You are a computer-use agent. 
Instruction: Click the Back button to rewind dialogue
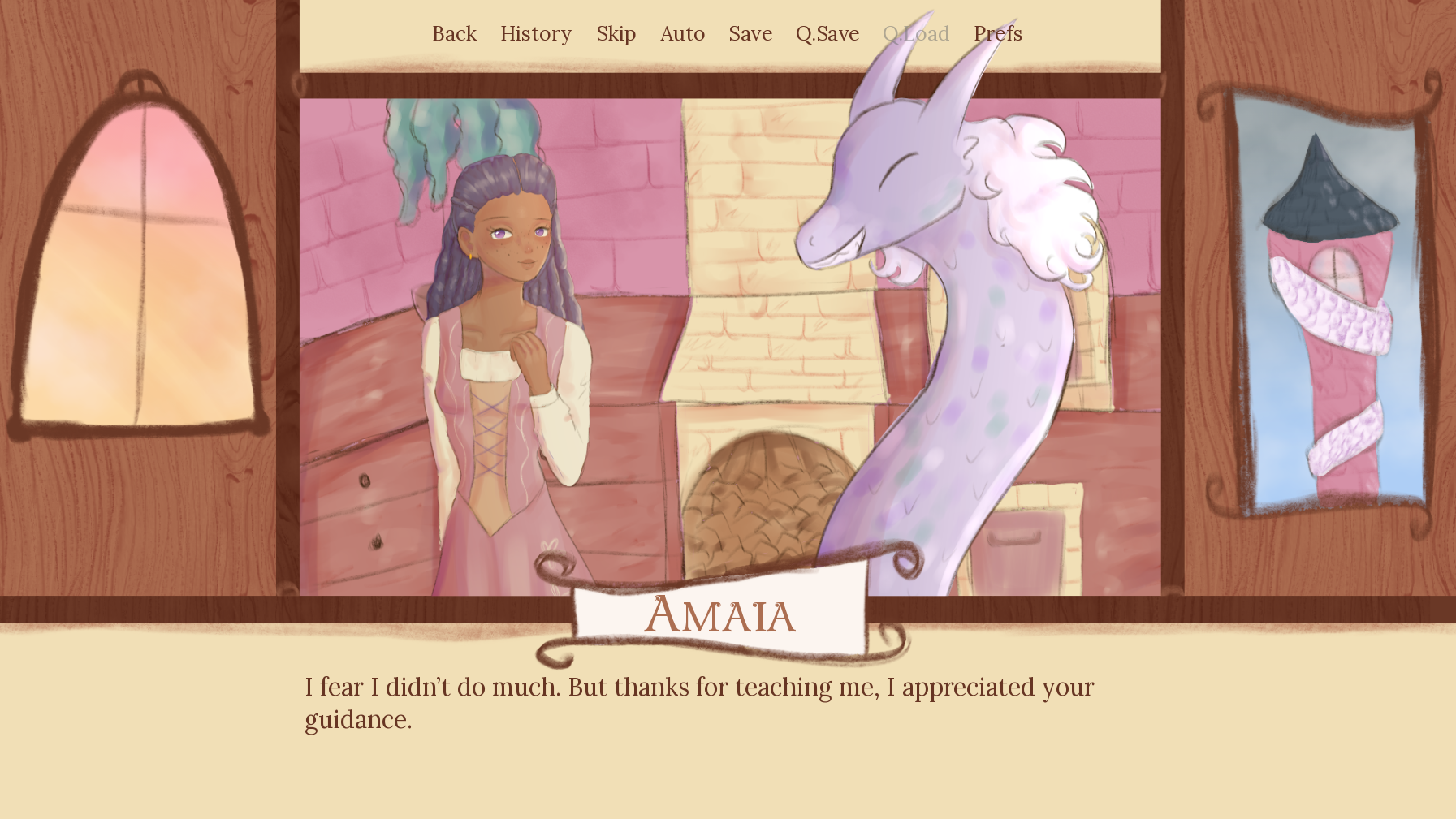(x=454, y=33)
